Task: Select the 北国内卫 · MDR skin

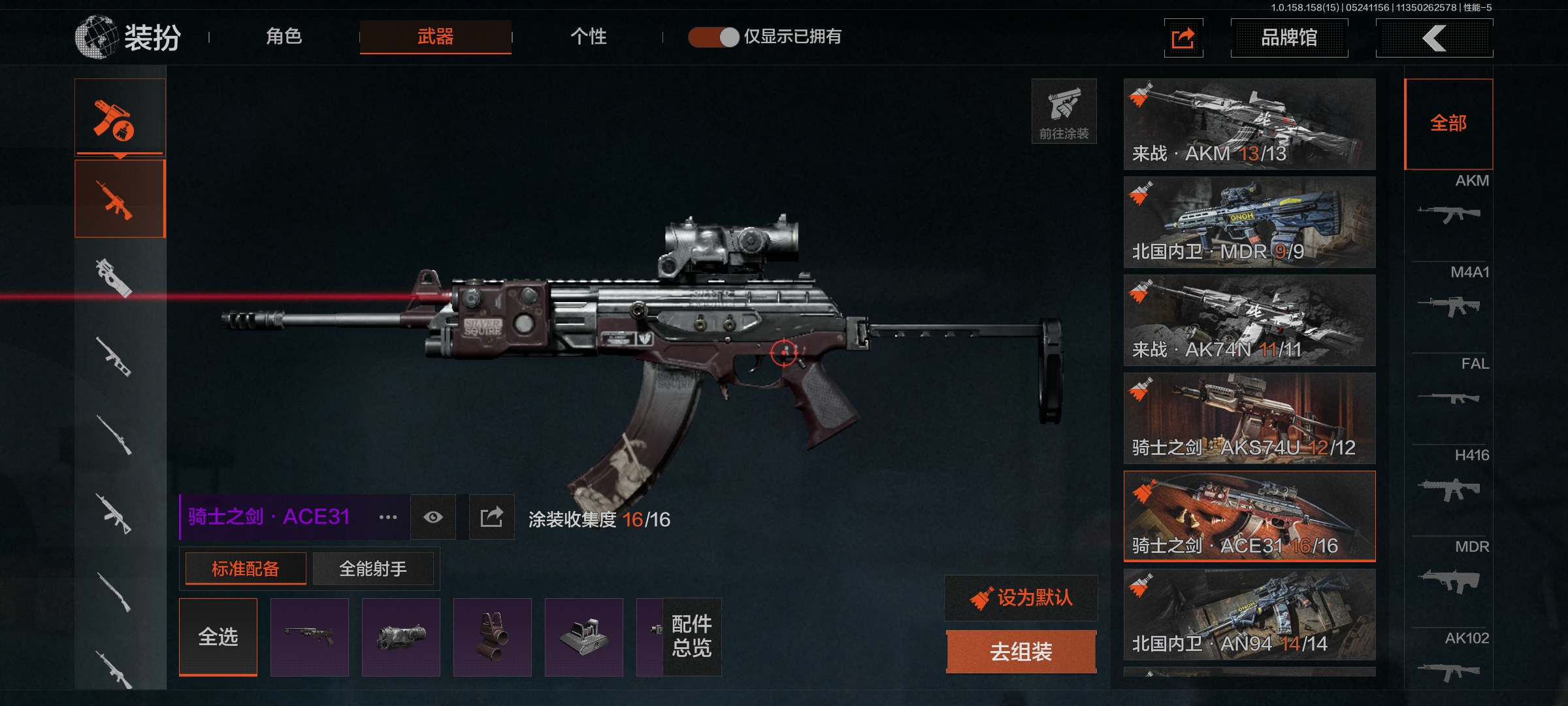Action: point(1249,222)
